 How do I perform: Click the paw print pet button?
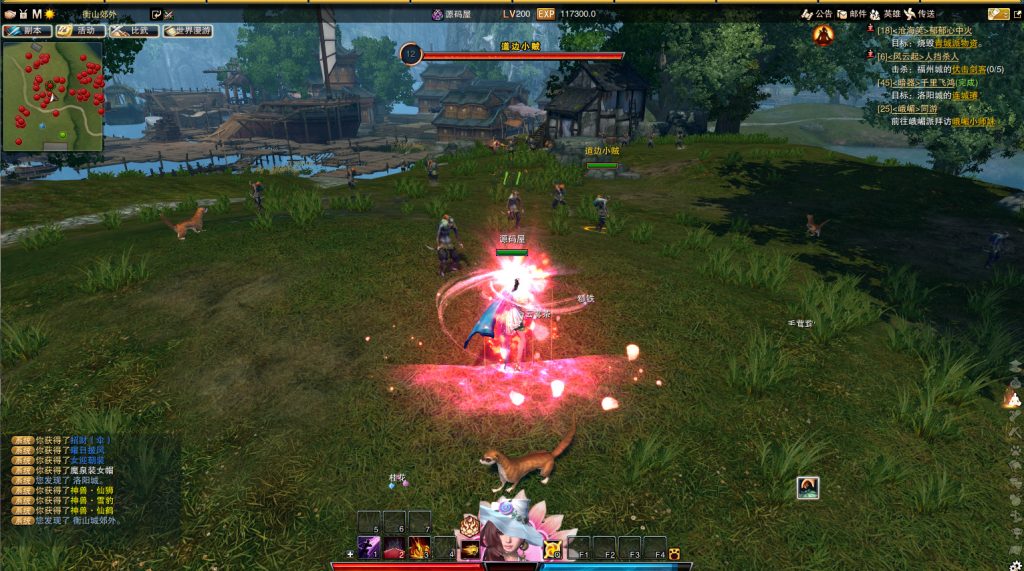(x=675, y=553)
